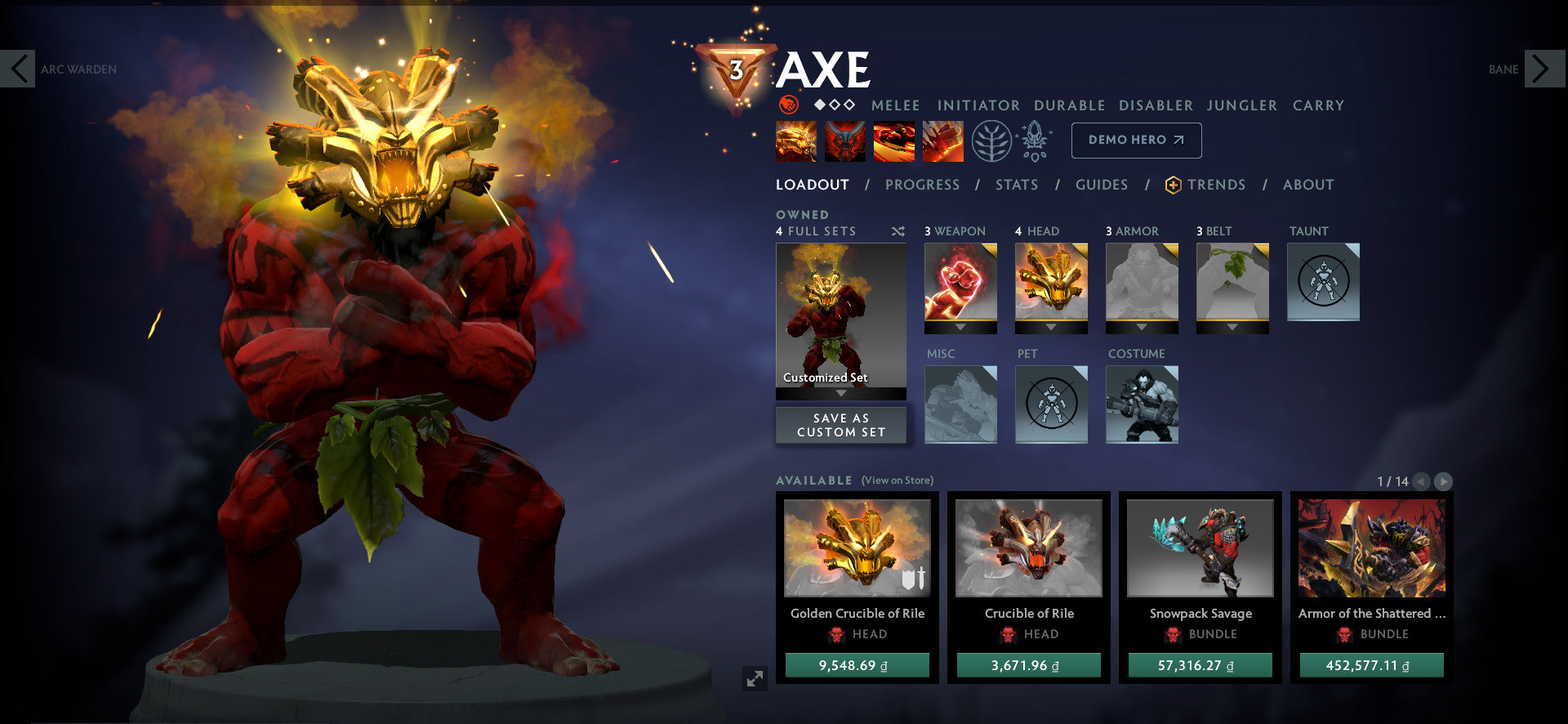Screen dimensions: 1568x724
Task: Click the shuffle icon beside FULL SETS
Action: click(897, 231)
